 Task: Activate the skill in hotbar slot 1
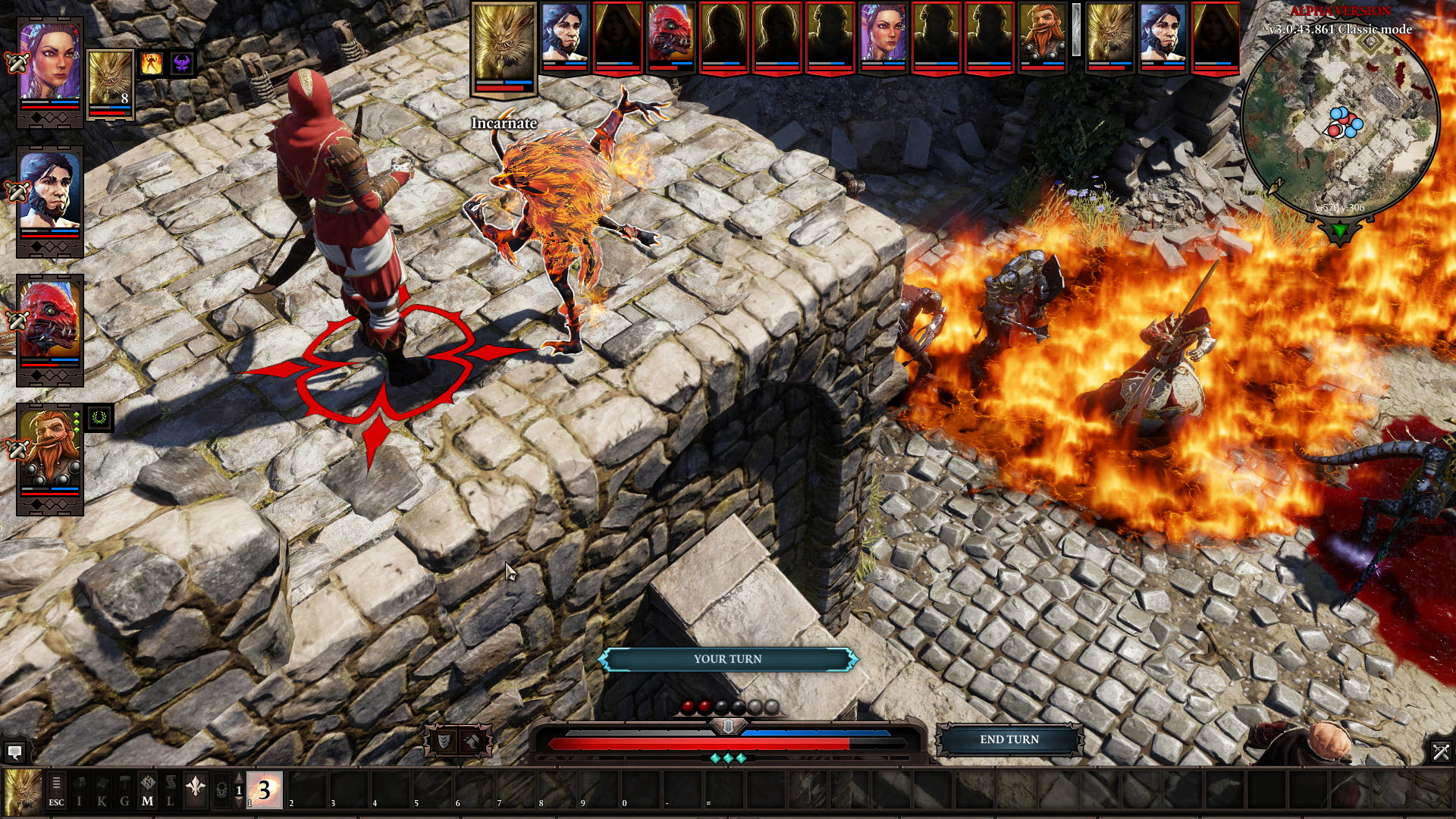point(264,790)
